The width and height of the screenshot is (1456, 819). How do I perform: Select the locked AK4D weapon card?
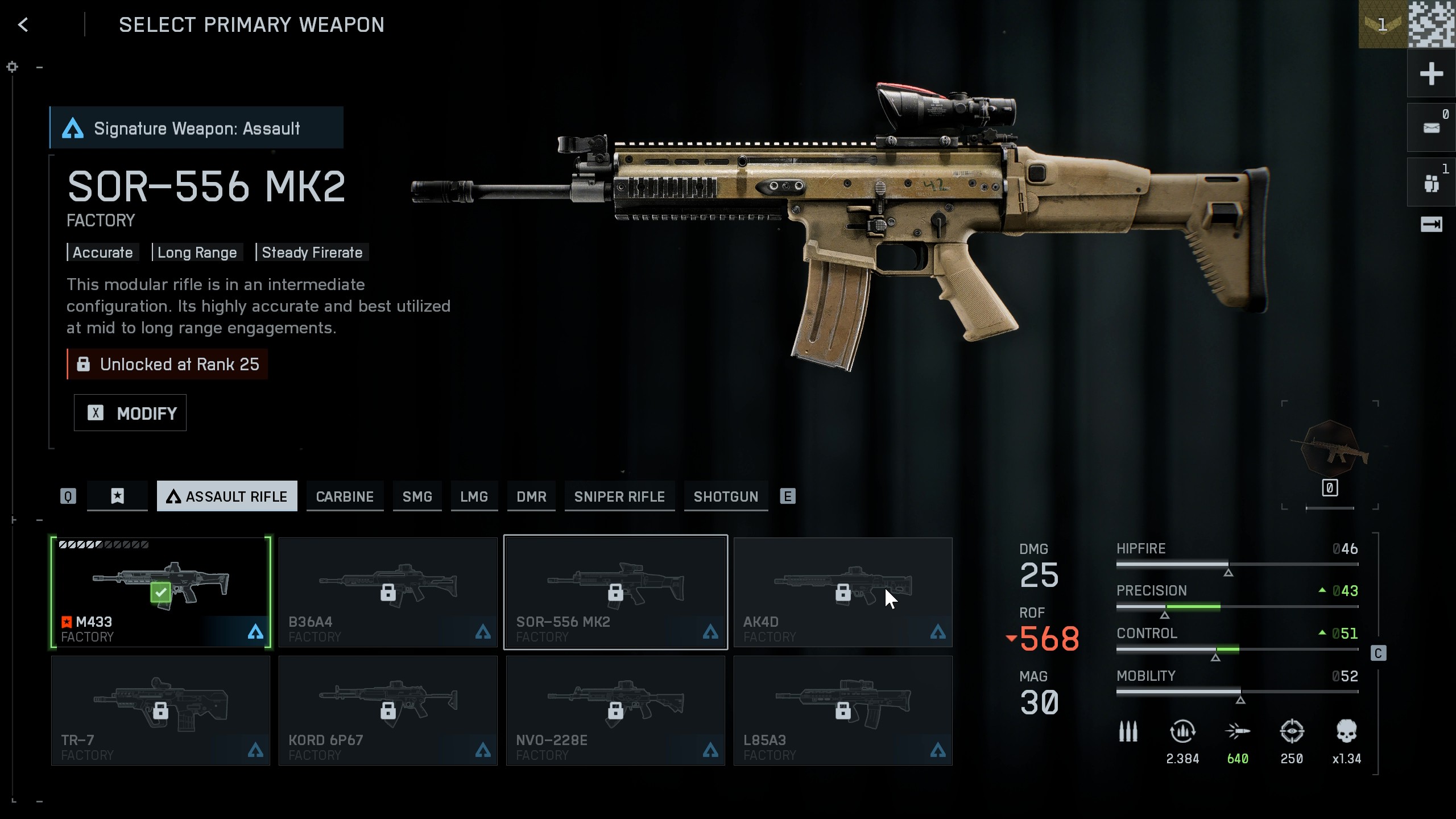point(843,591)
